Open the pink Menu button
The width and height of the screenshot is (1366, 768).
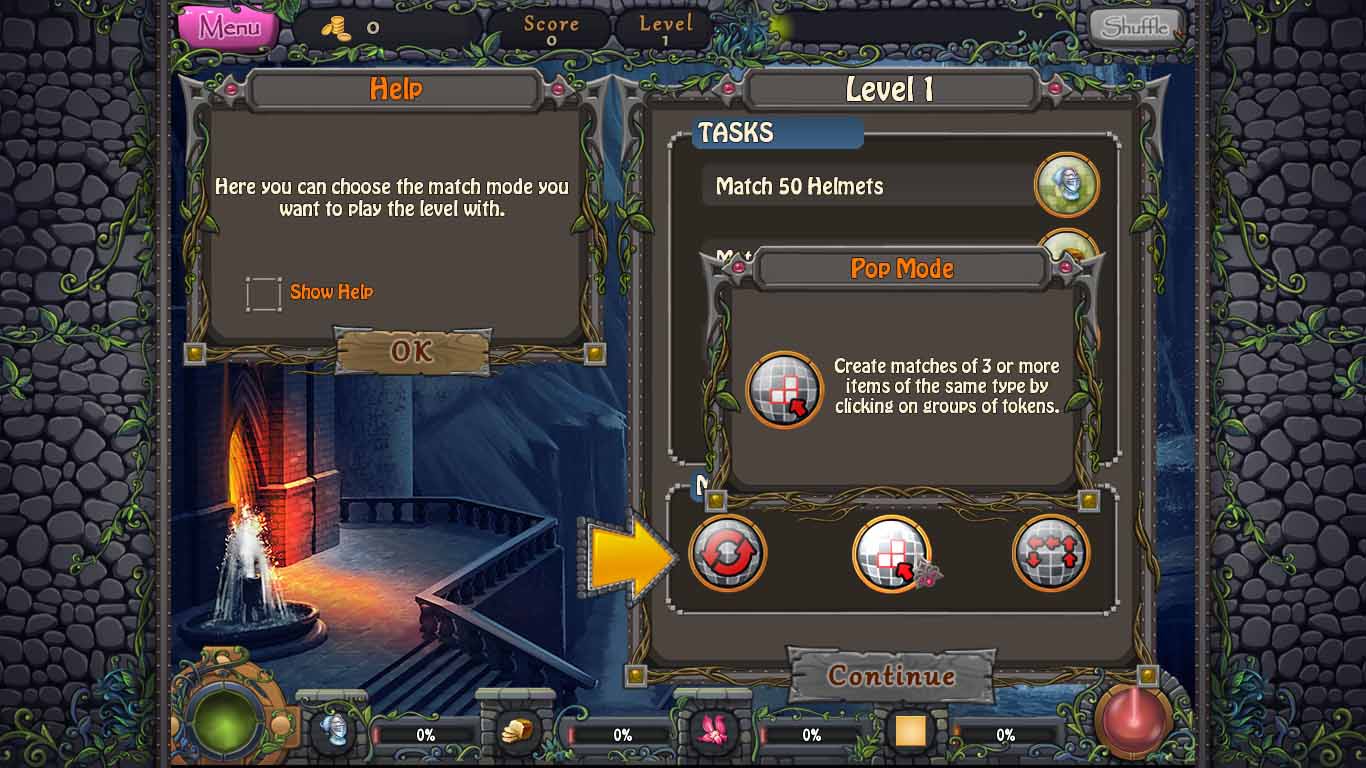[228, 27]
